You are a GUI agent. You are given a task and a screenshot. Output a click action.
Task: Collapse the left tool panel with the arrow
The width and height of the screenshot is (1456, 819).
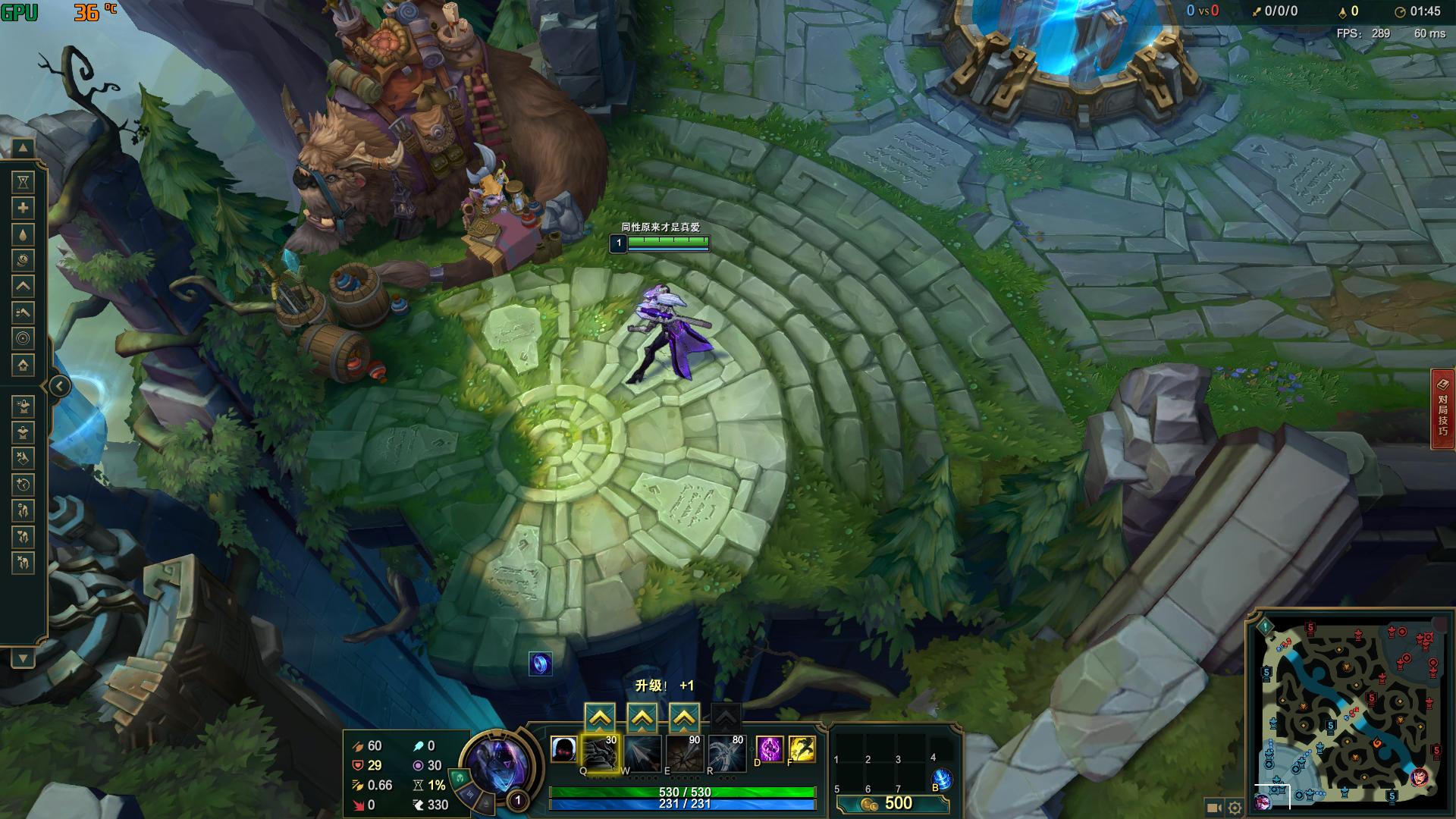click(60, 386)
